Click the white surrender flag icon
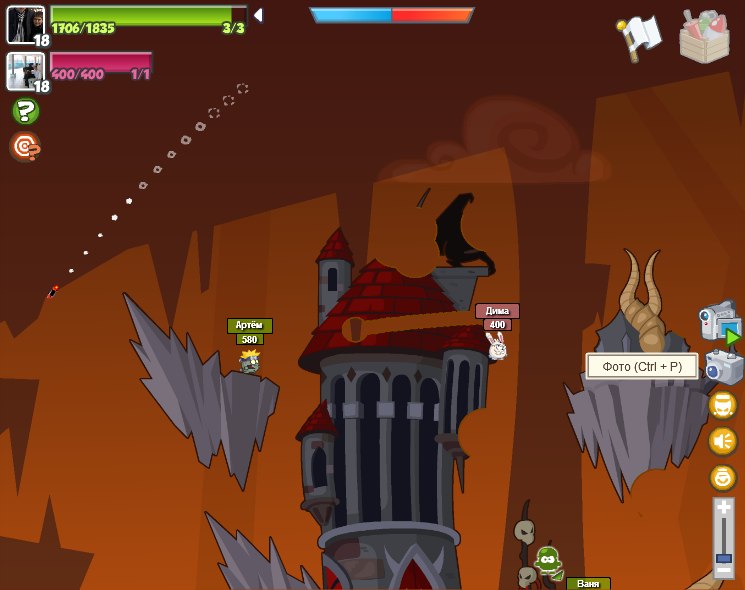 [x=639, y=36]
